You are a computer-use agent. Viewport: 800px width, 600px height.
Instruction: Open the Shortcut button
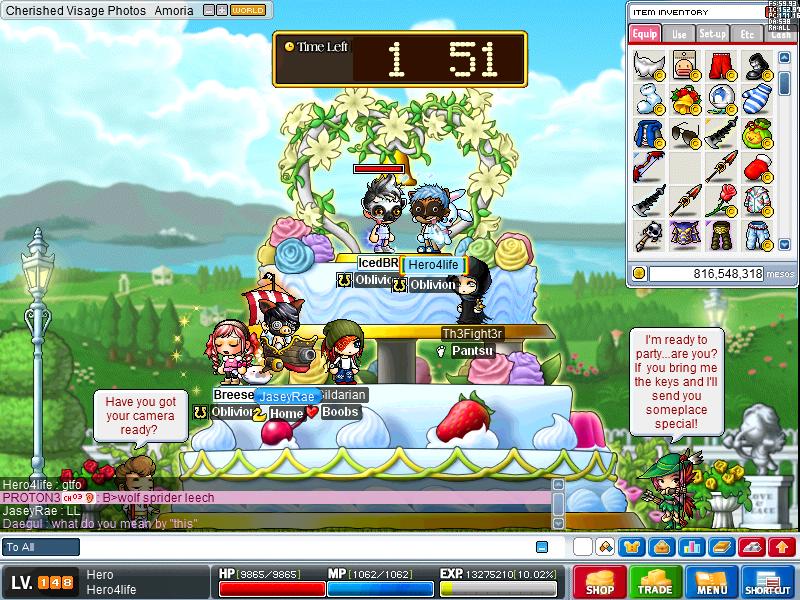click(x=768, y=582)
